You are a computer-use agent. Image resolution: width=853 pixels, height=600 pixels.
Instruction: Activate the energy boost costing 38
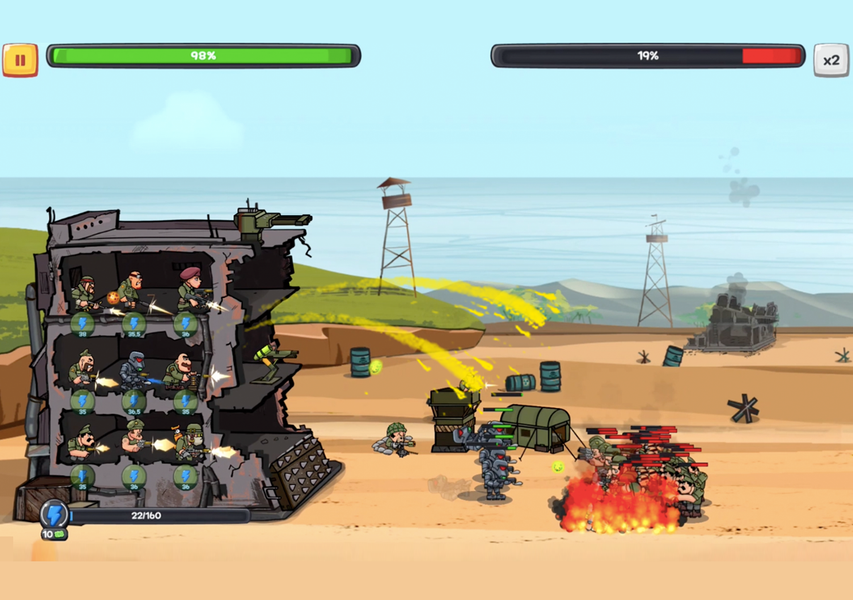tap(82, 324)
